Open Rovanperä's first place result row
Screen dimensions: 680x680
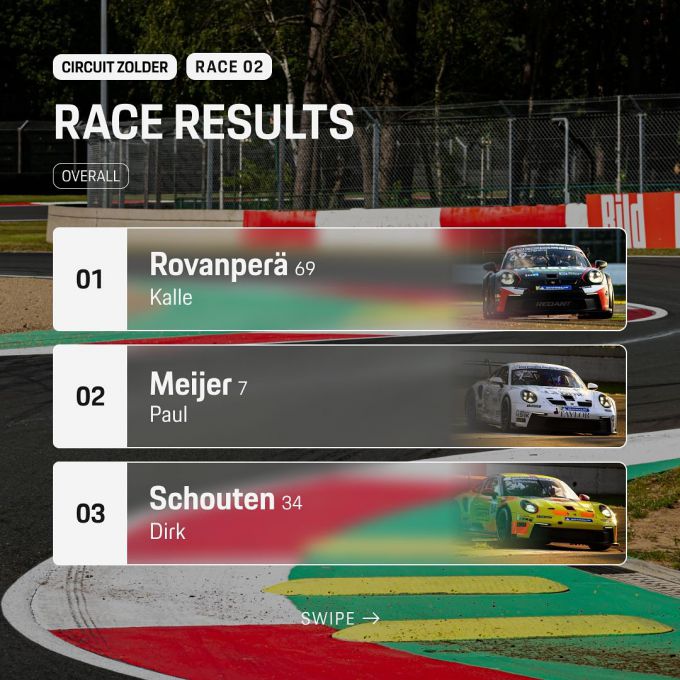click(x=340, y=279)
